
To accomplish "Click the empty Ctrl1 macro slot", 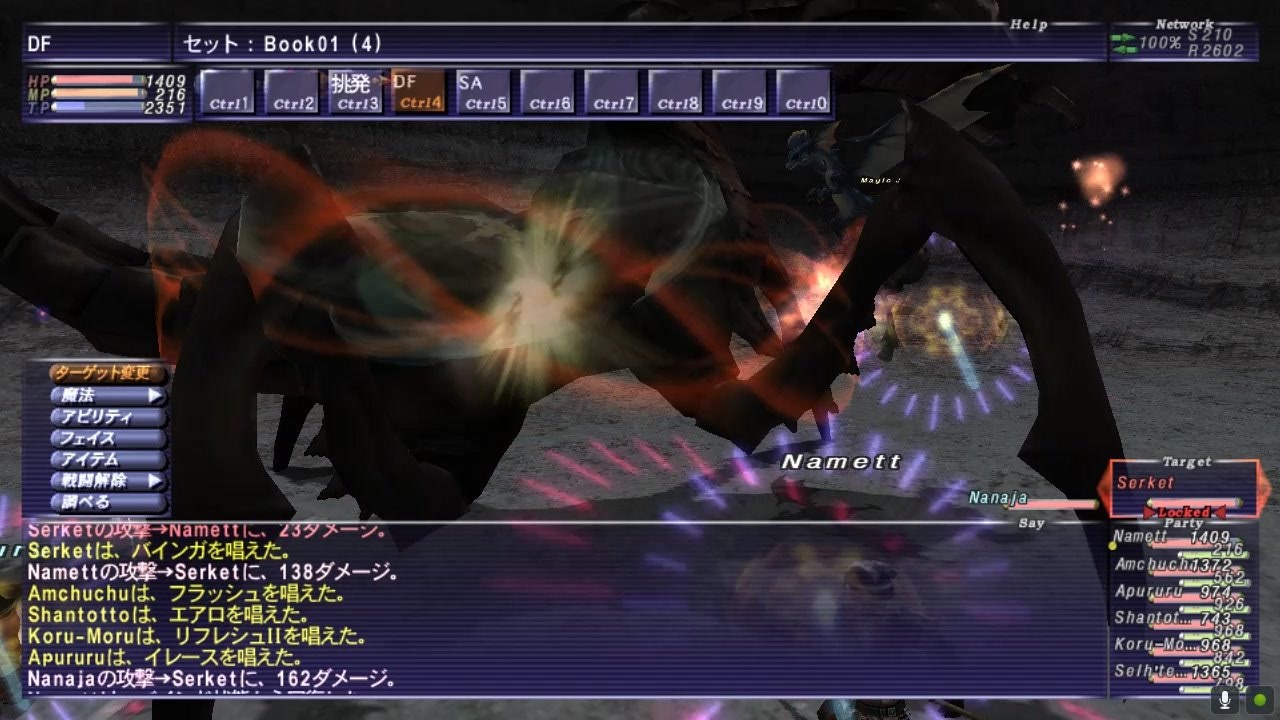I will [229, 90].
